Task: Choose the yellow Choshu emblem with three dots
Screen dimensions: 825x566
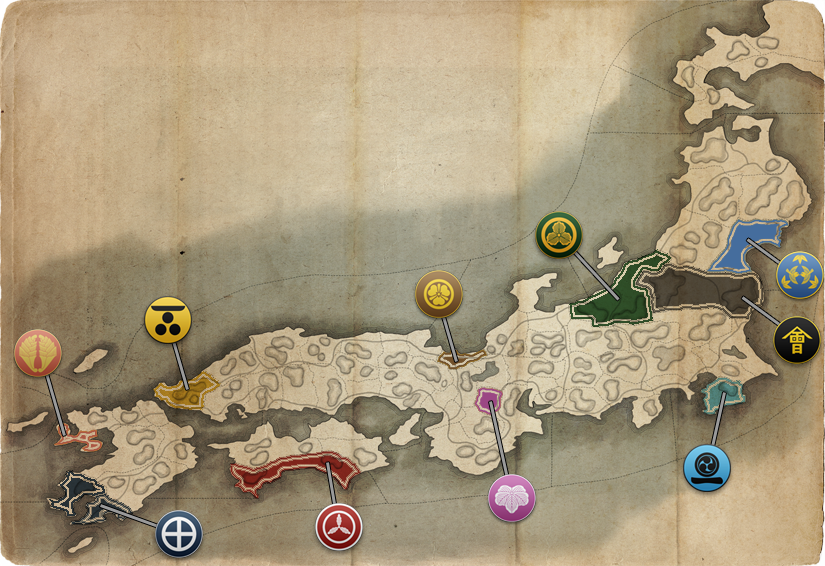Action: click(168, 319)
